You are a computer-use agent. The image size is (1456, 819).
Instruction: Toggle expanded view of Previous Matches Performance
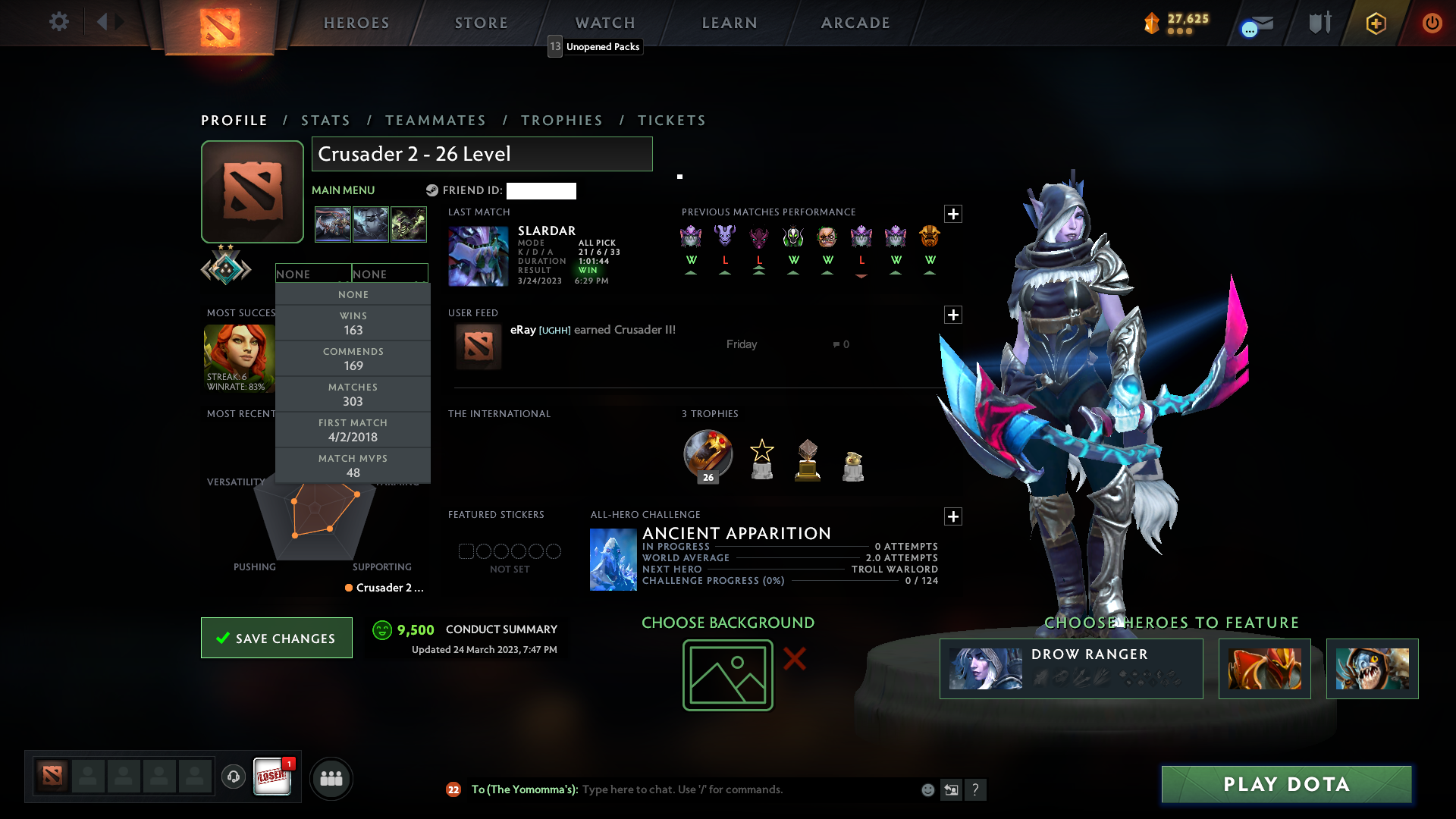point(953,214)
